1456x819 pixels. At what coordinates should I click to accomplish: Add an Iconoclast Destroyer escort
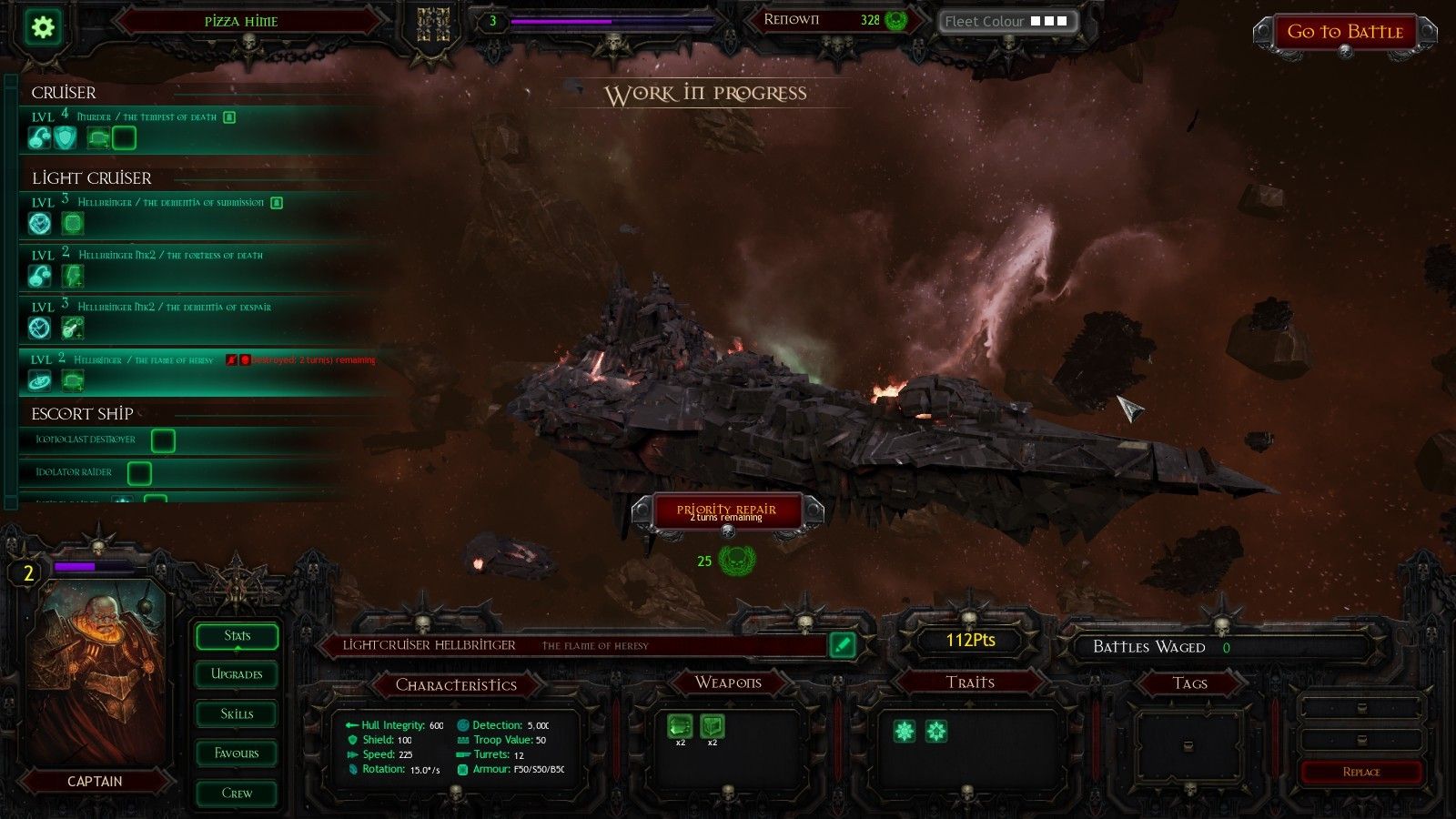[163, 440]
